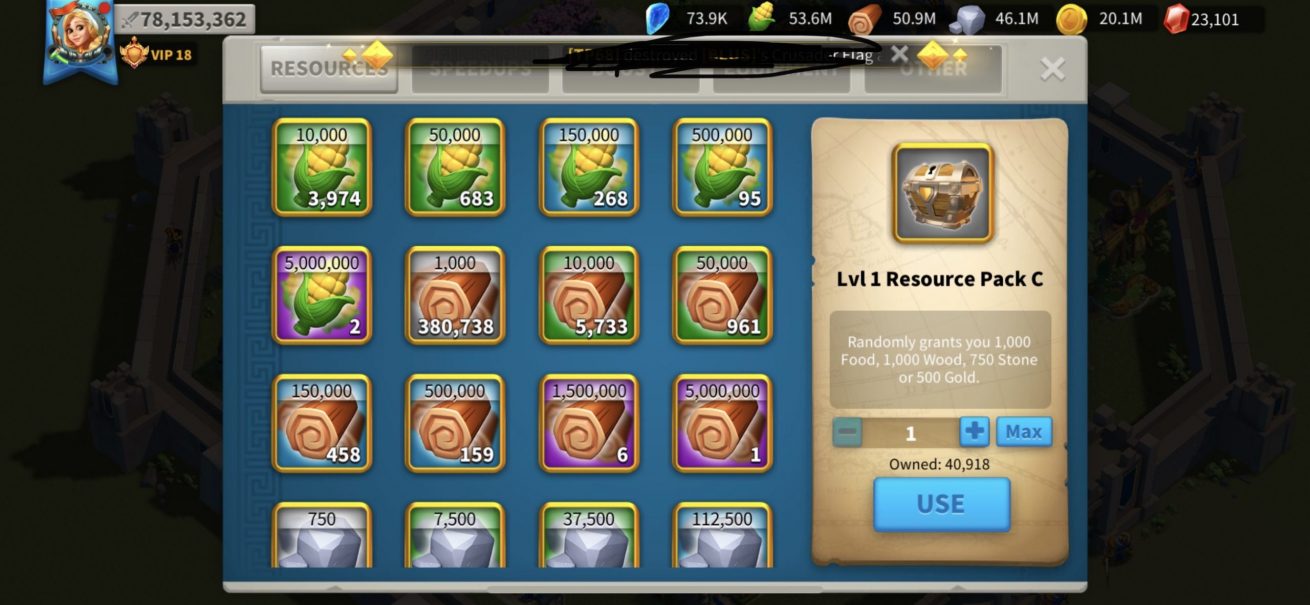Select the 5,000,000 wood item slot

tap(722, 423)
